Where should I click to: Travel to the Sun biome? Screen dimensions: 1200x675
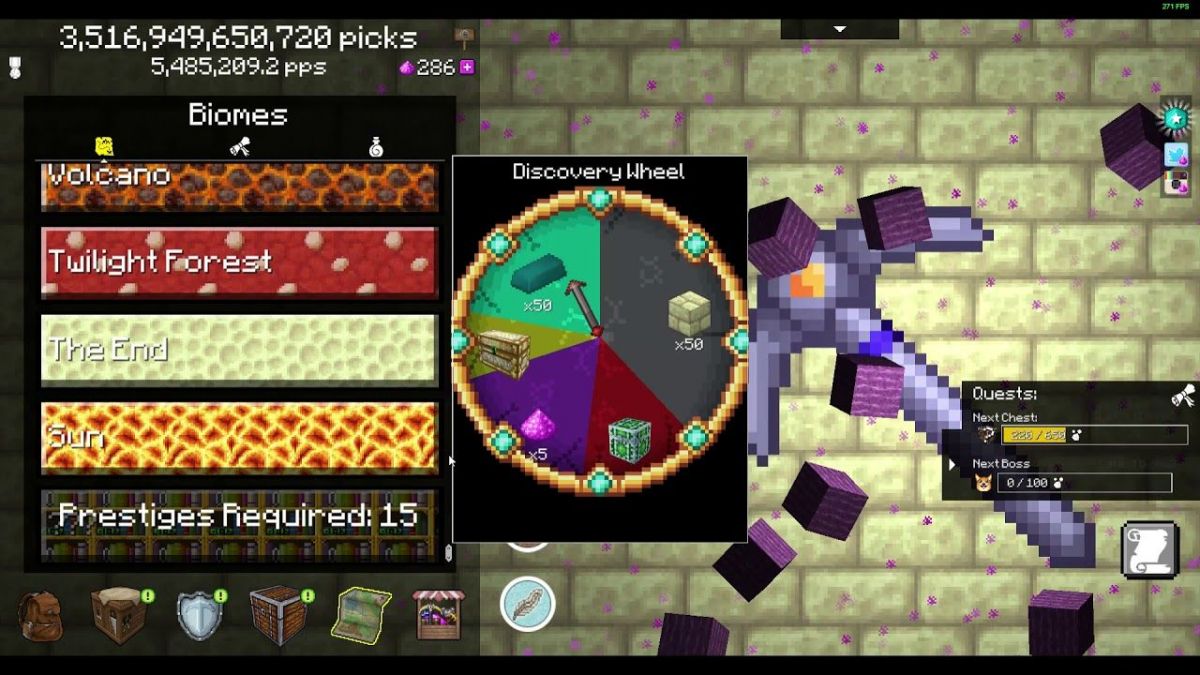click(239, 437)
